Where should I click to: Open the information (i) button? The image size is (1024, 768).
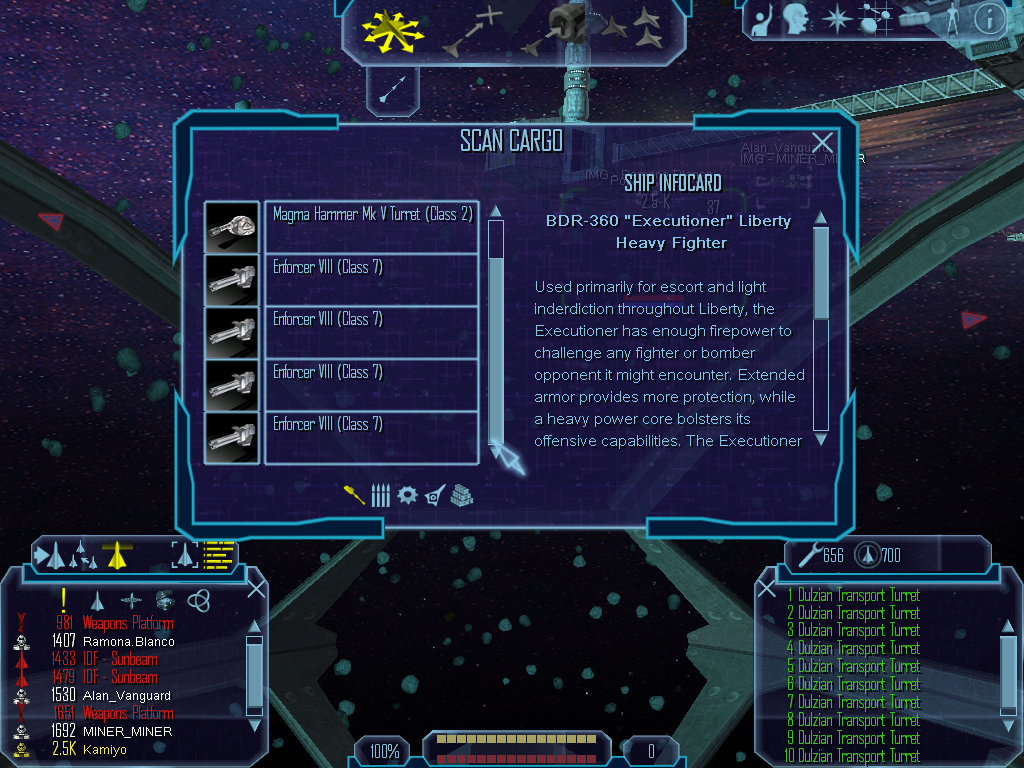[988, 19]
